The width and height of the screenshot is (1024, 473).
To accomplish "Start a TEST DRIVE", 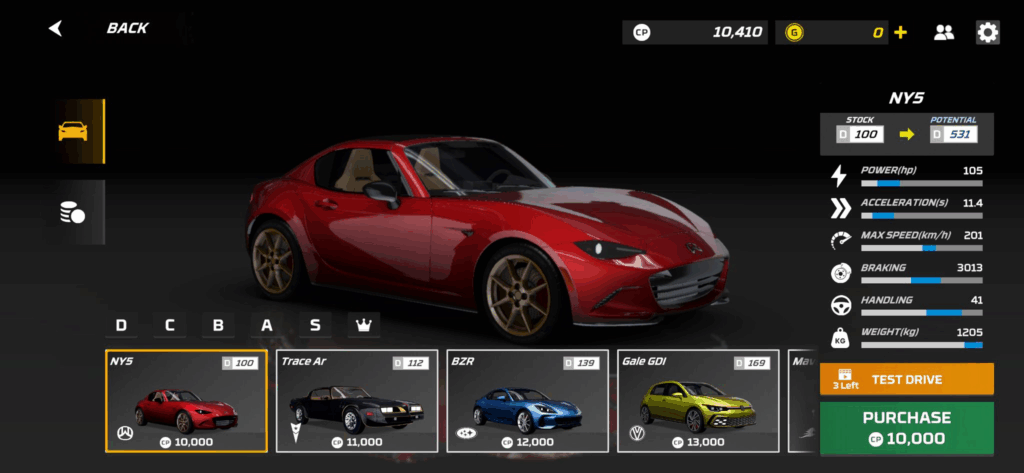I will click(x=906, y=379).
